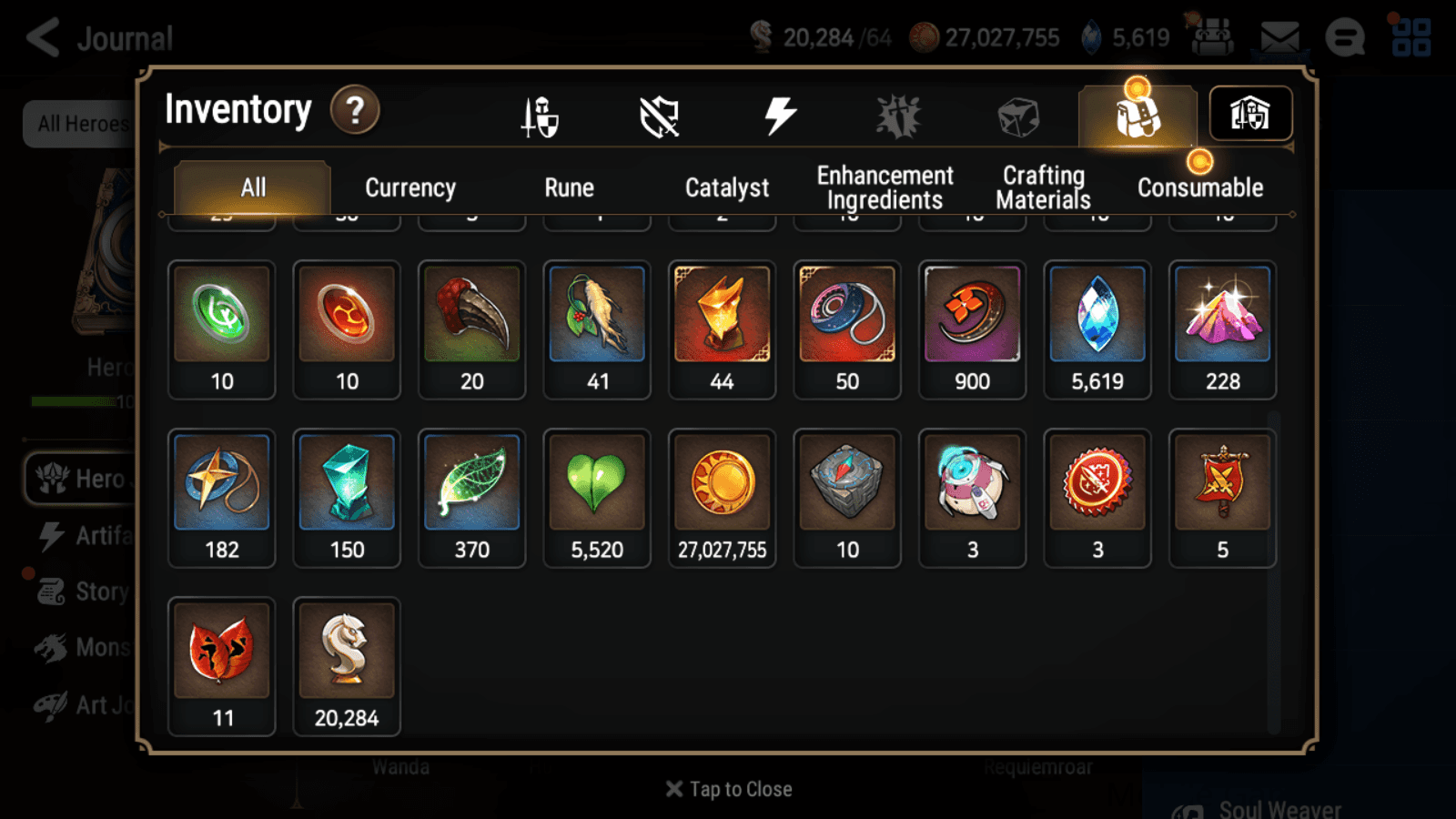The image size is (1456, 819).
Task: Open the equipment filter sword-and-shield icon
Action: (539, 114)
